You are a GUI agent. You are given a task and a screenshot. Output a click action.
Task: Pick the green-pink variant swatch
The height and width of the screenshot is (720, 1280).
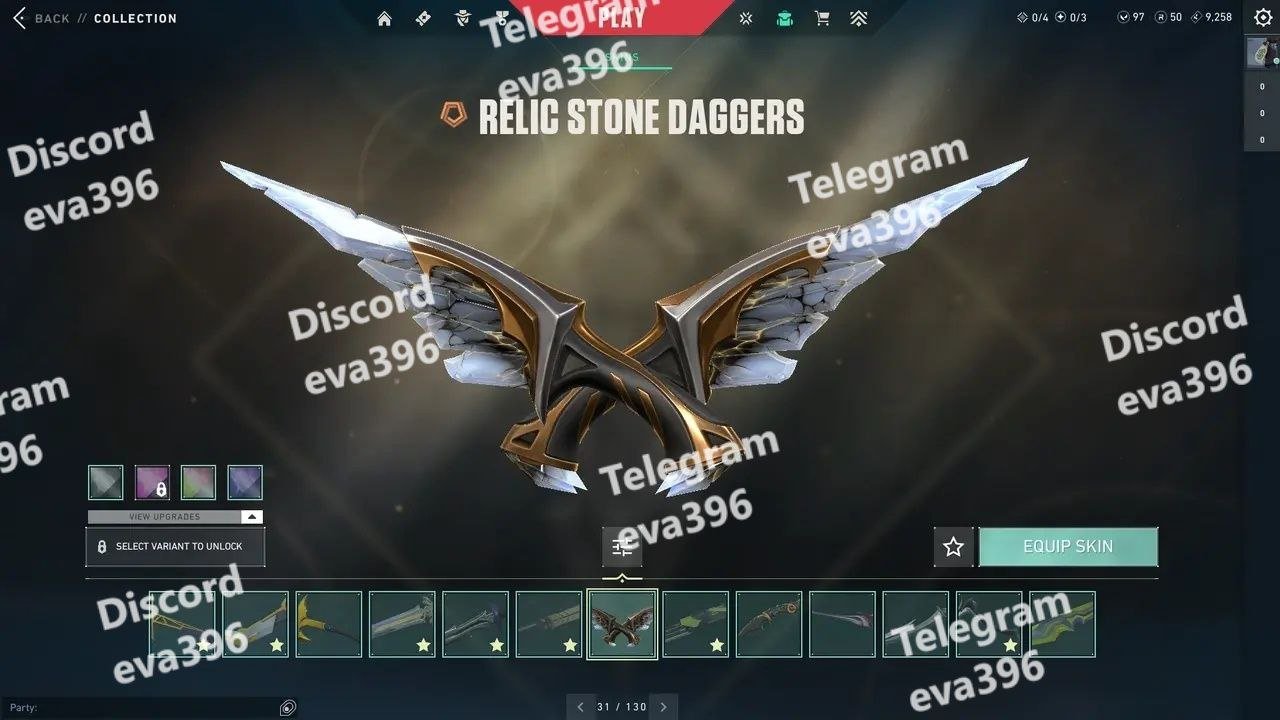[x=198, y=482]
